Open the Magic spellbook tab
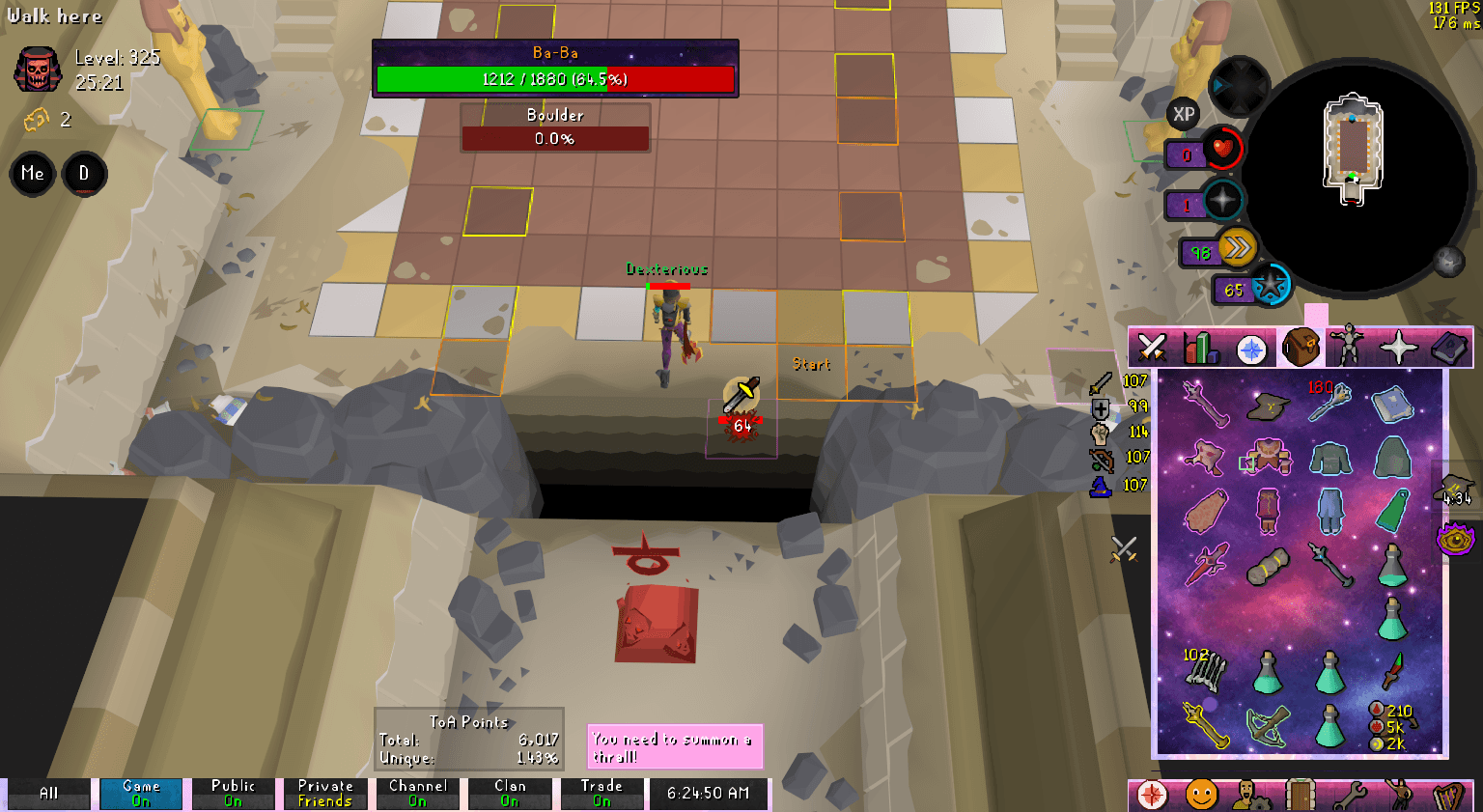 1449,348
